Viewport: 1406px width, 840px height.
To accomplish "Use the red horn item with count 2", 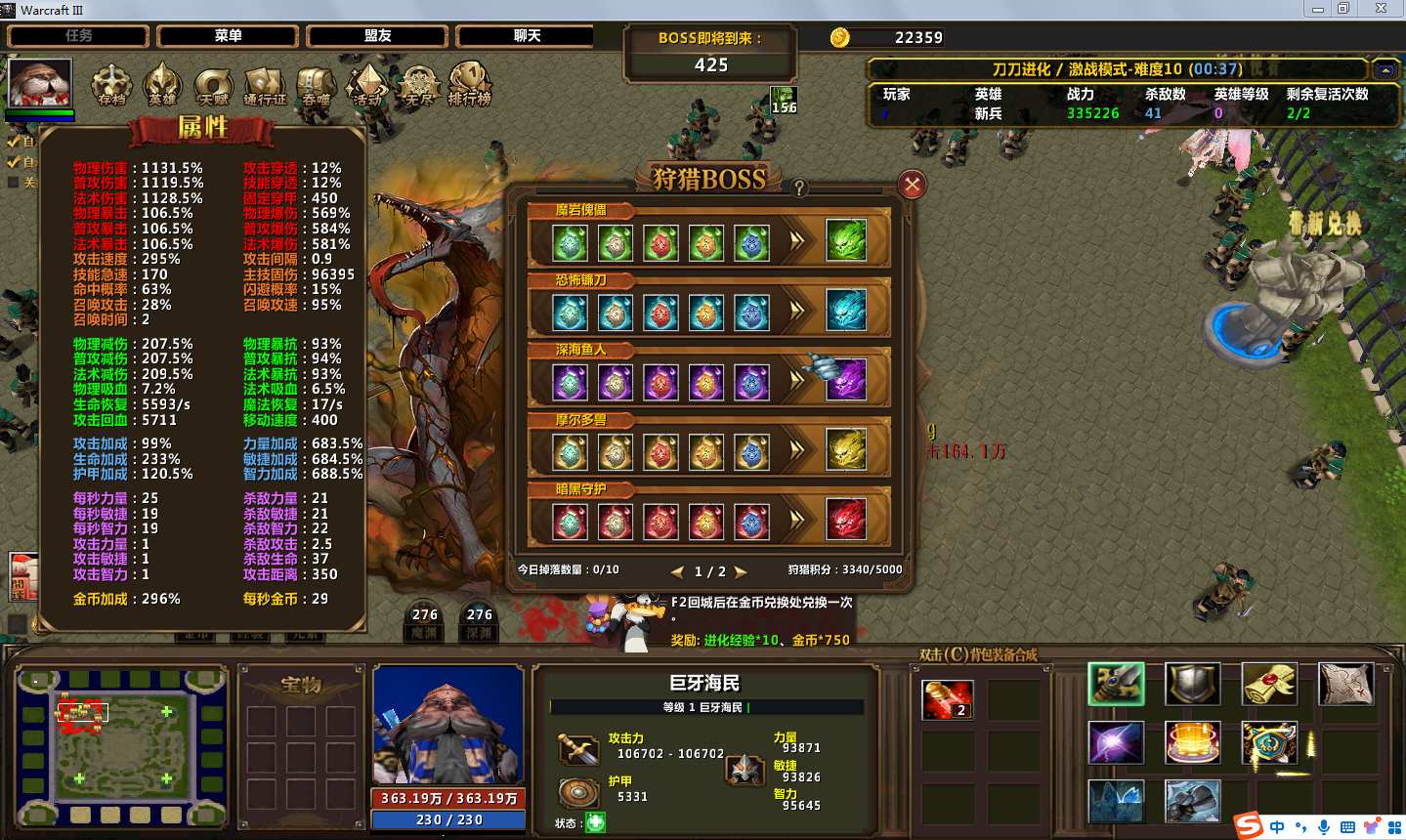I will [947, 699].
